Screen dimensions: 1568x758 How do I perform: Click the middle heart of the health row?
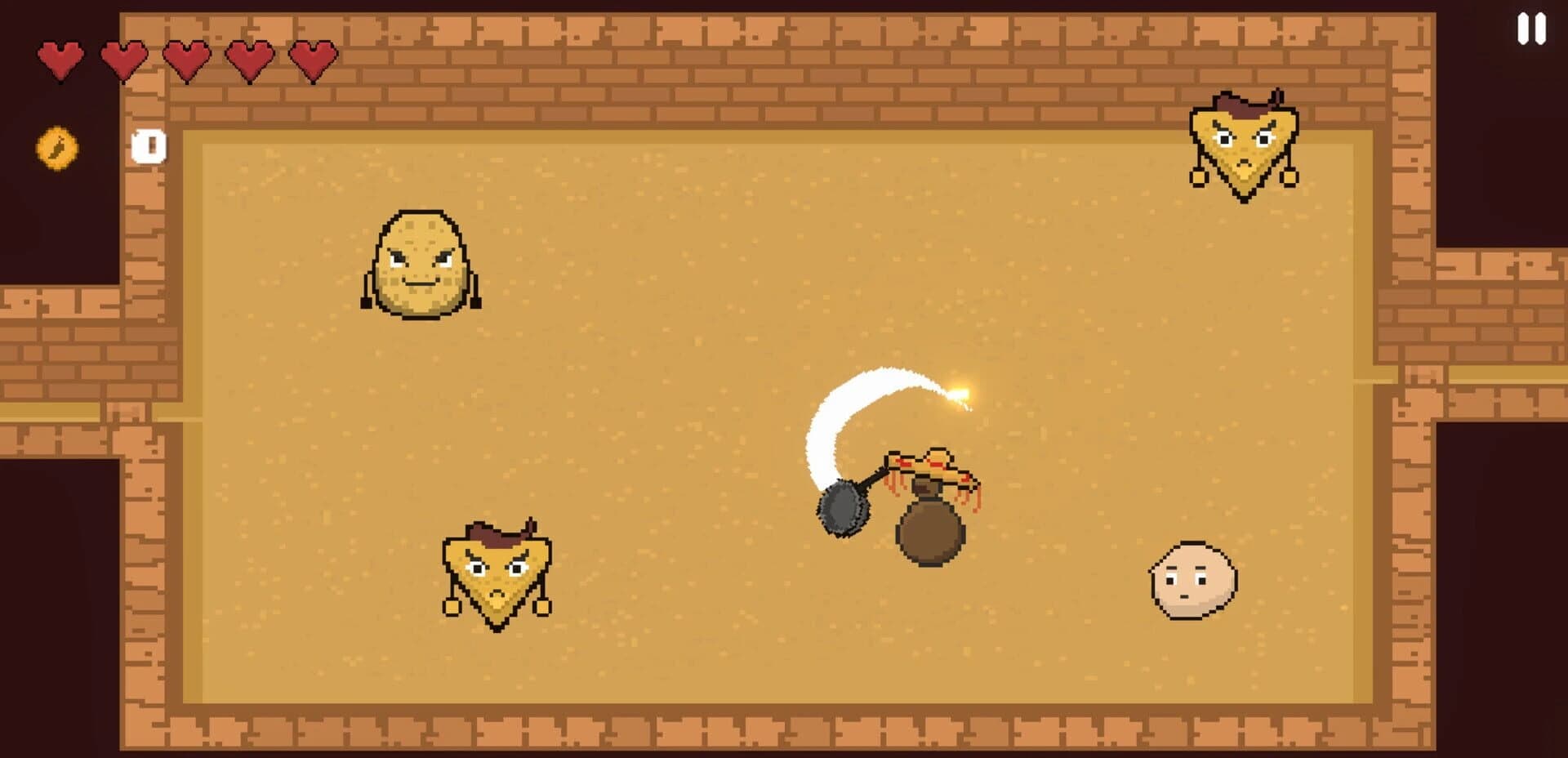coord(185,60)
